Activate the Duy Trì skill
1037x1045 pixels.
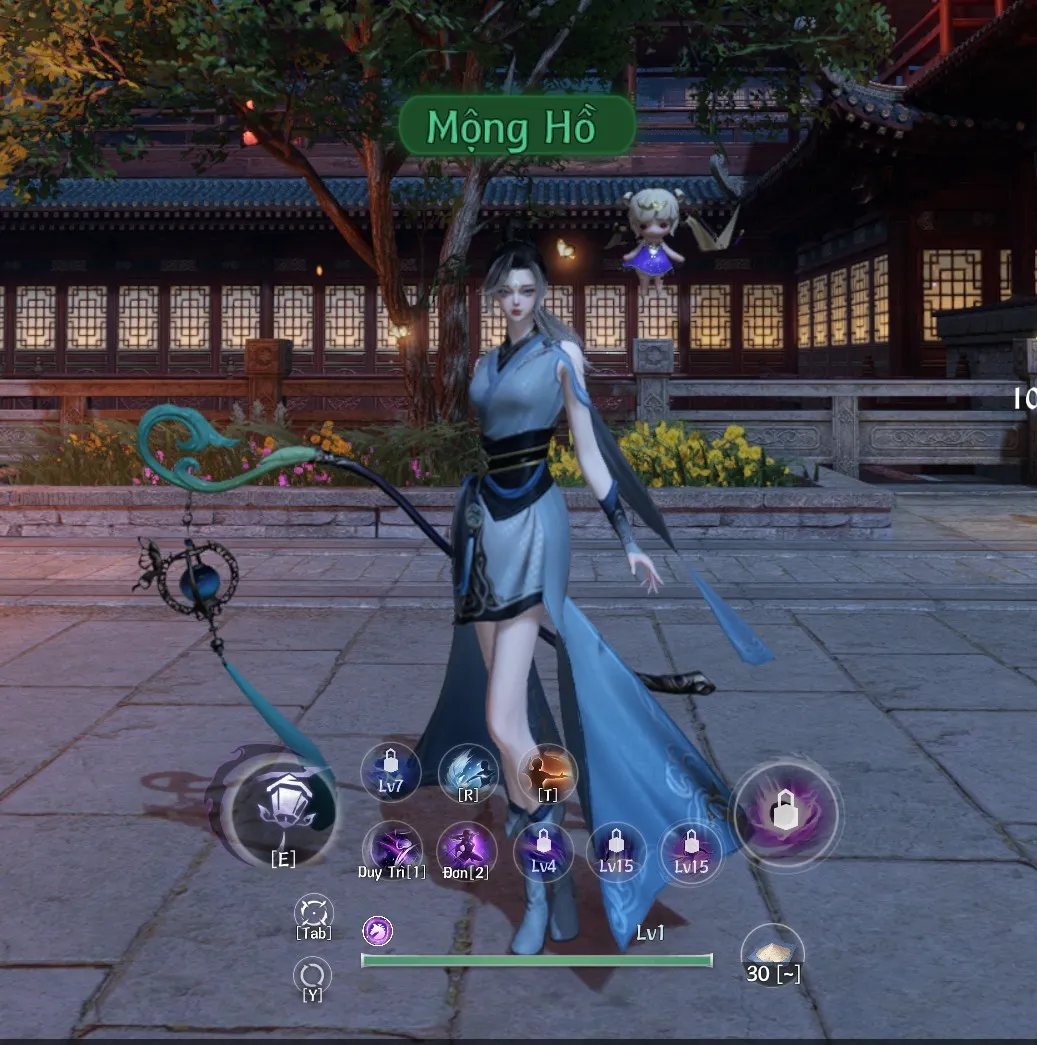(391, 851)
